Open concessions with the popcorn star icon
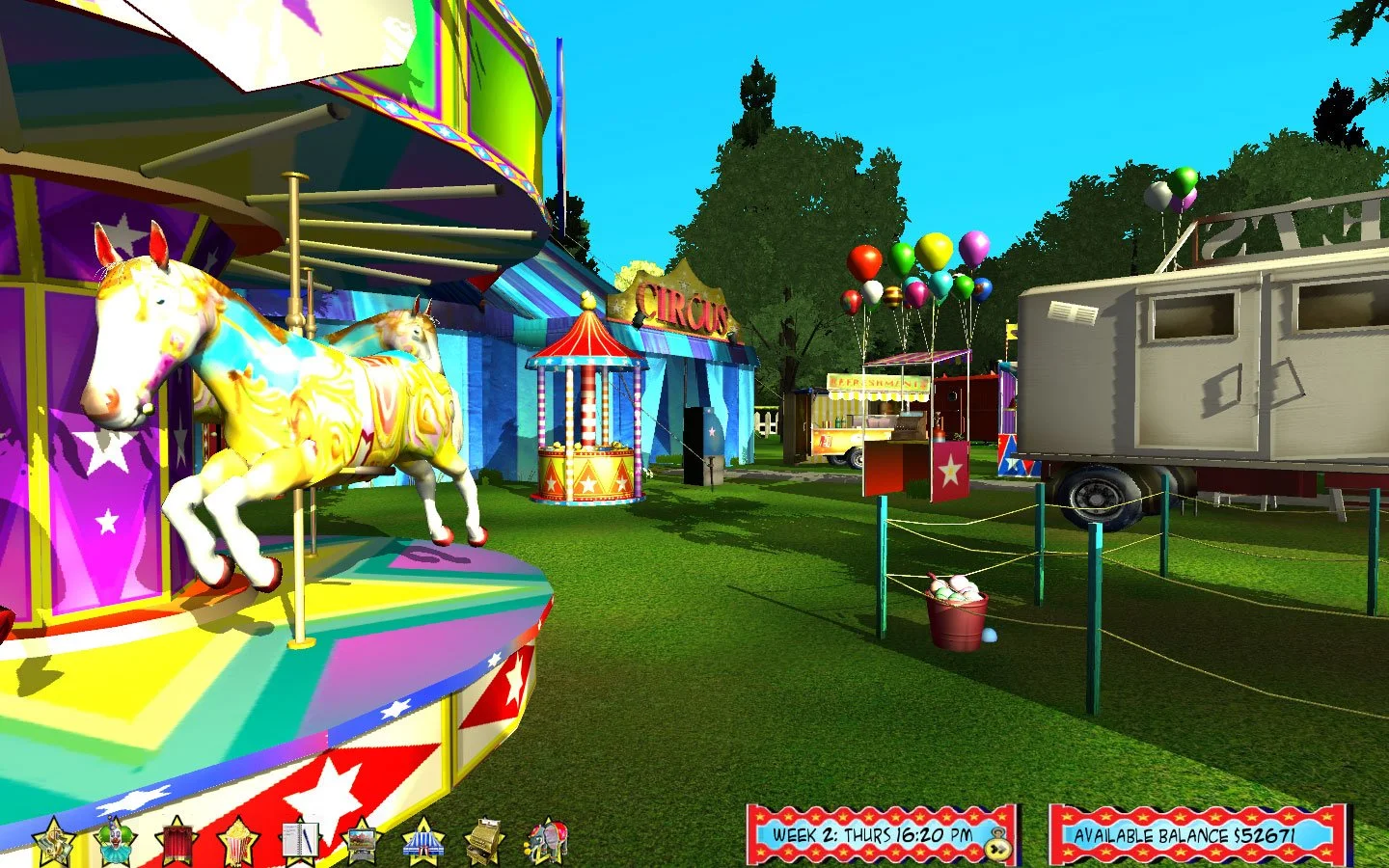Viewport: 1389px width, 868px height. [x=236, y=839]
